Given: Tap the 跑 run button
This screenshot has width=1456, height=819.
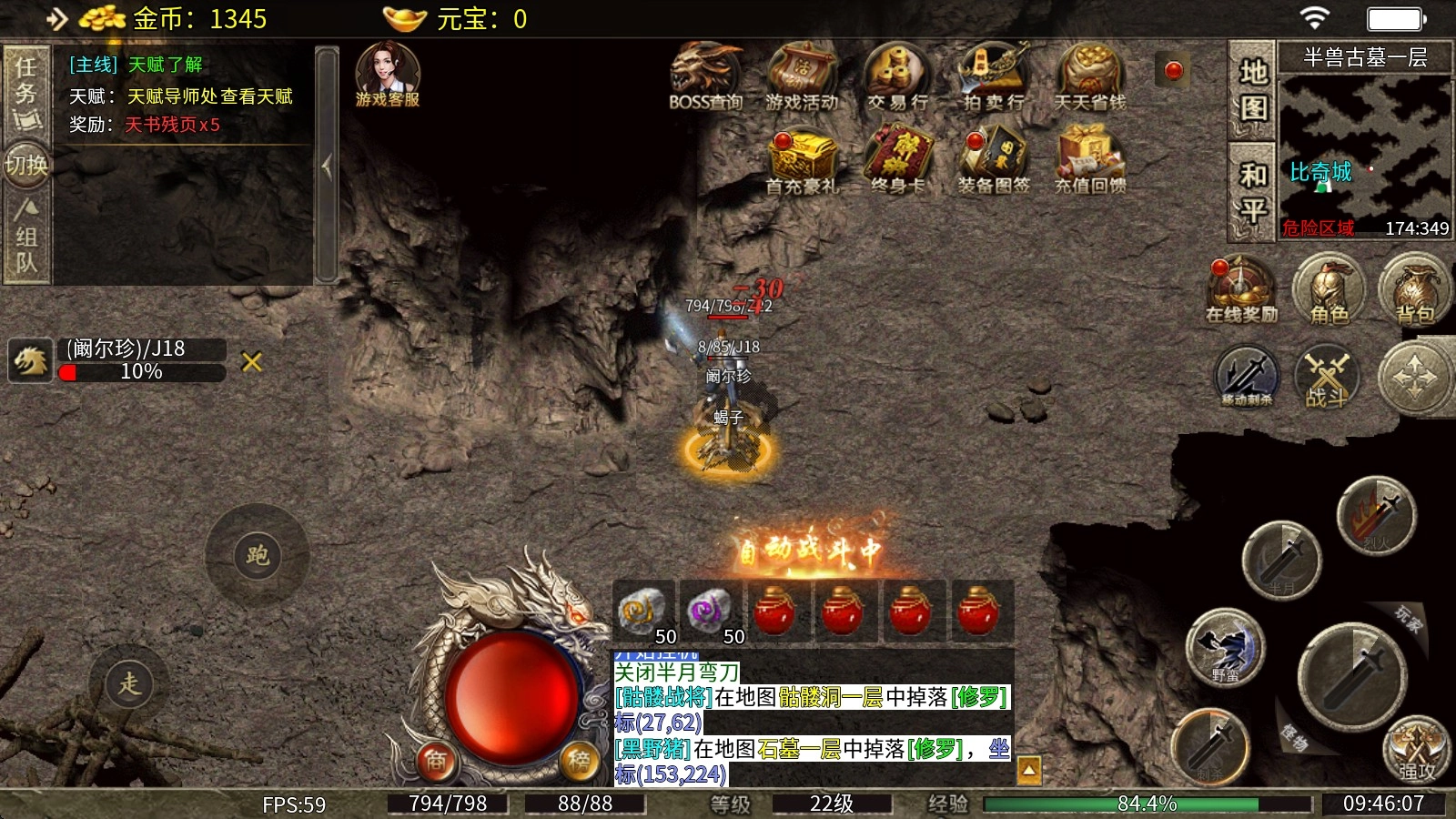Looking at the screenshot, I should pyautogui.click(x=258, y=555).
